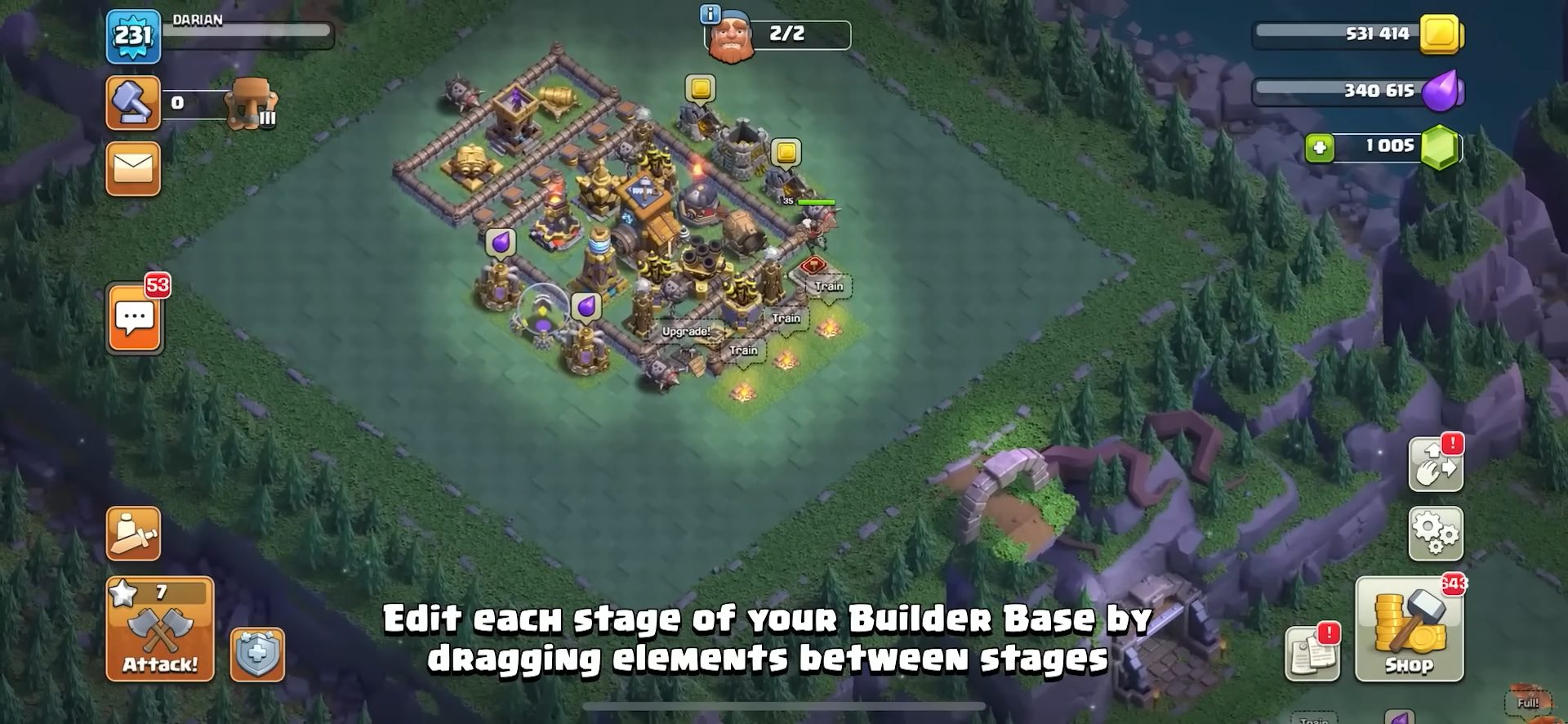Tap the XP progress bar beside DARIAN
The image size is (1568, 724).
pos(245,31)
